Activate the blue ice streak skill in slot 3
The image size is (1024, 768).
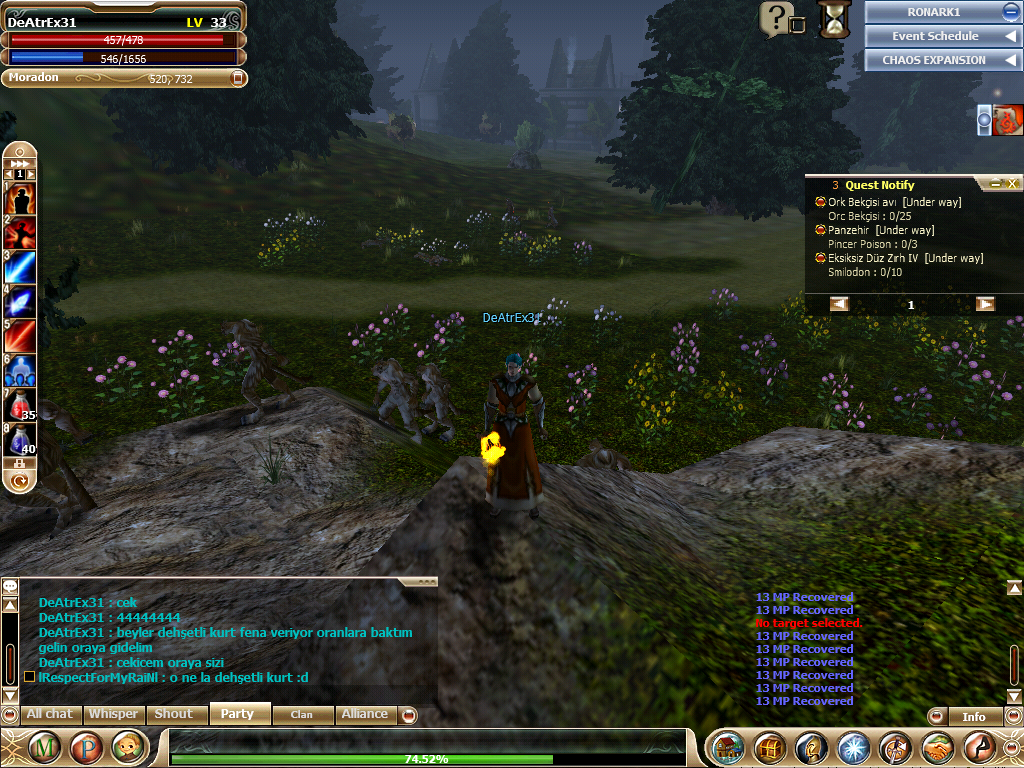pyautogui.click(x=20, y=268)
